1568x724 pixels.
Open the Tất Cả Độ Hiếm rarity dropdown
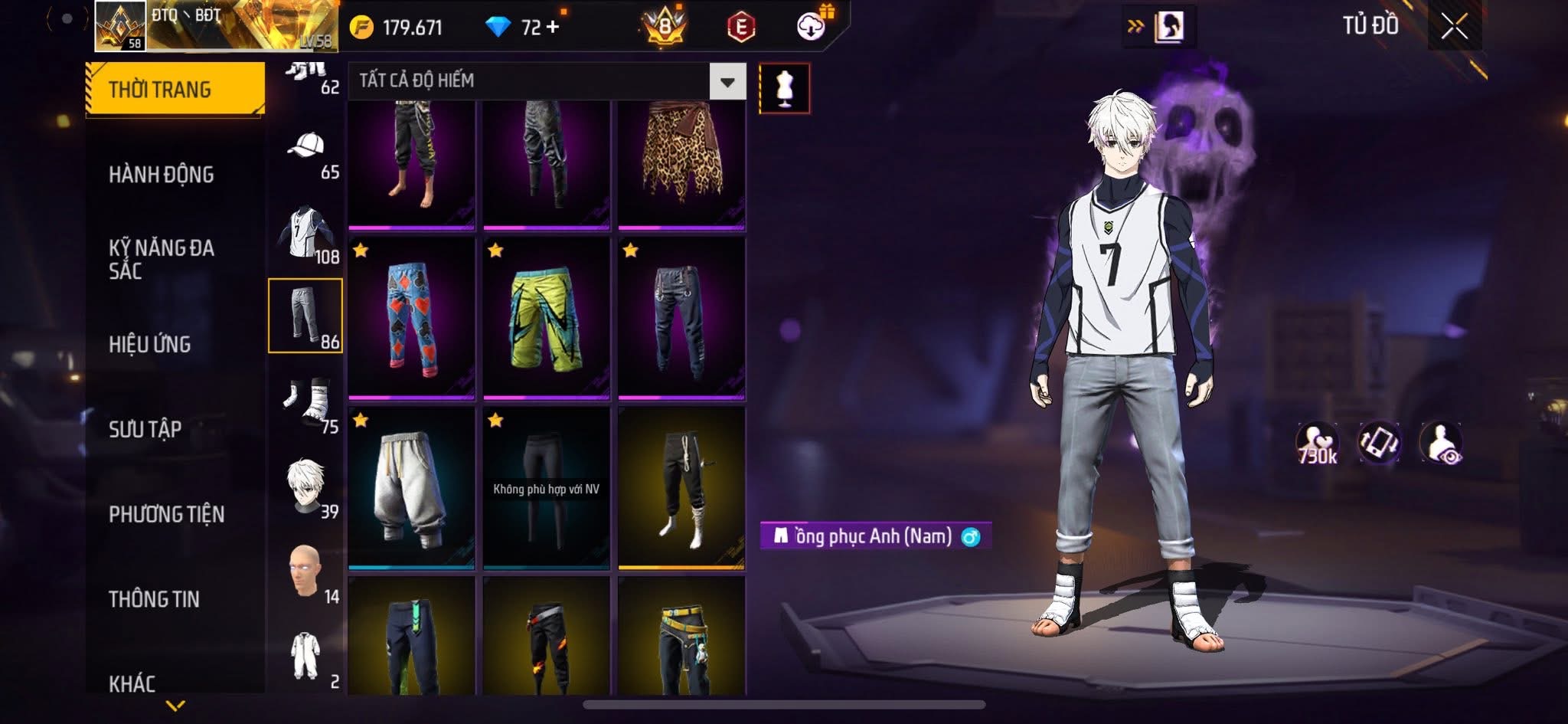[727, 81]
